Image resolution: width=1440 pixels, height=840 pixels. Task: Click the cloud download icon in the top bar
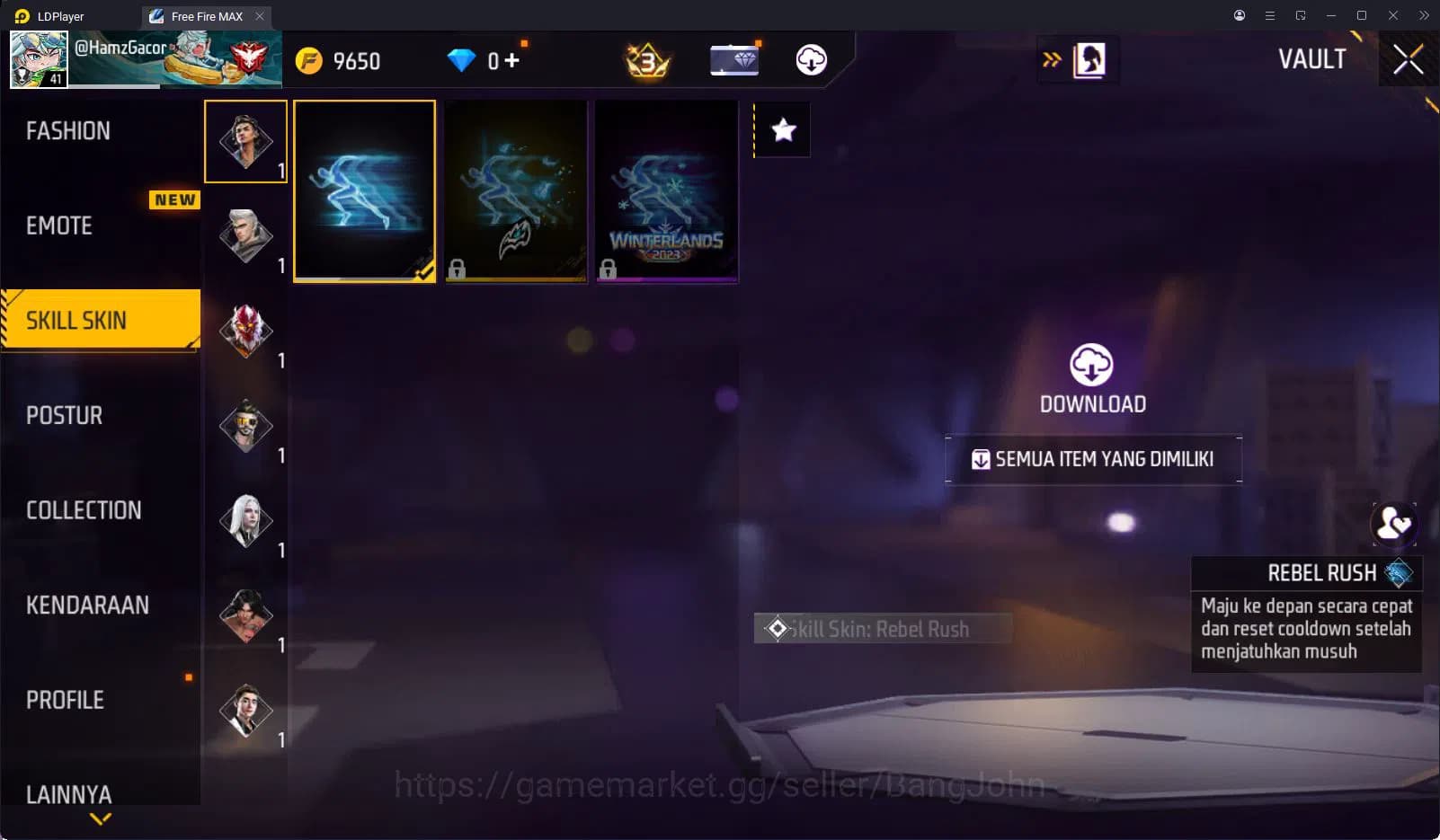(x=810, y=59)
